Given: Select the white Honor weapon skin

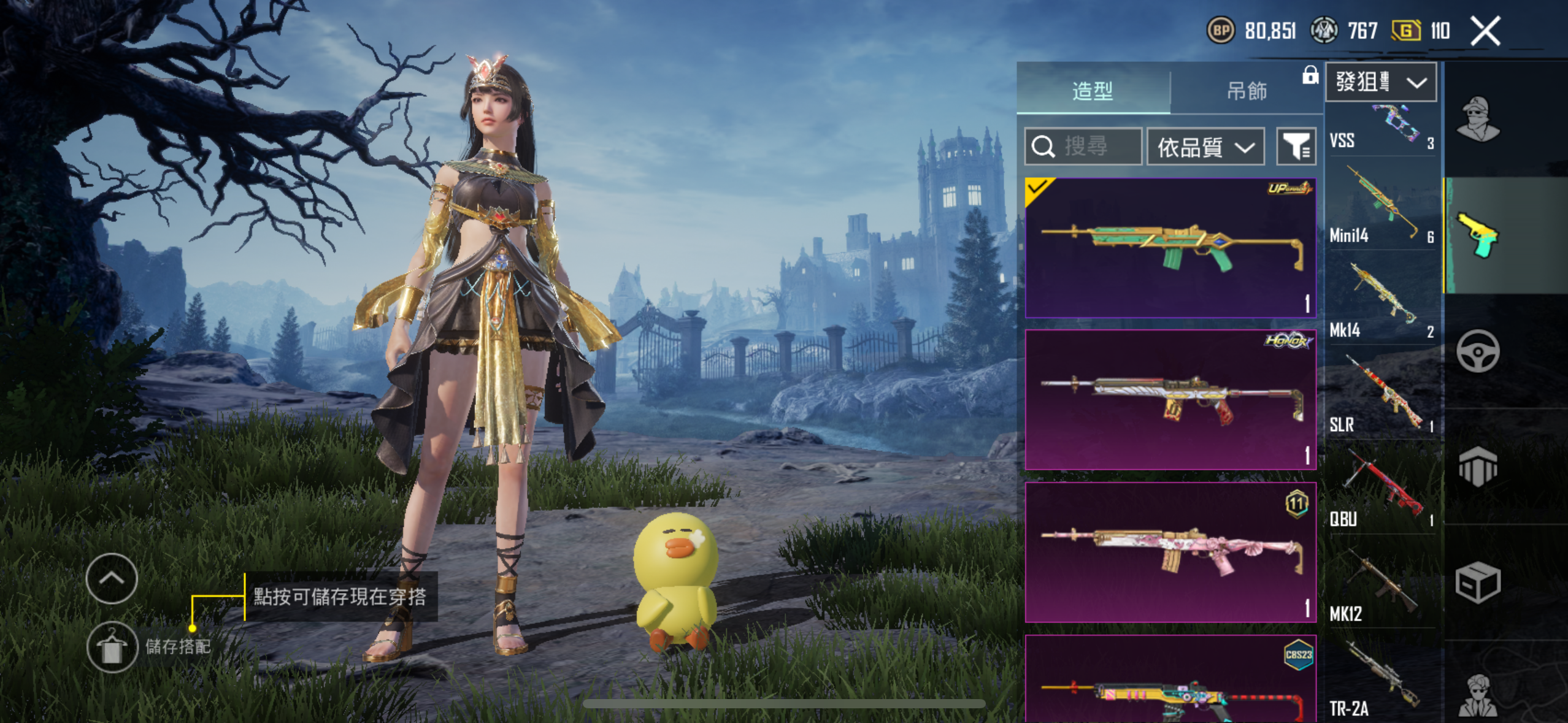Looking at the screenshot, I should click(1170, 400).
